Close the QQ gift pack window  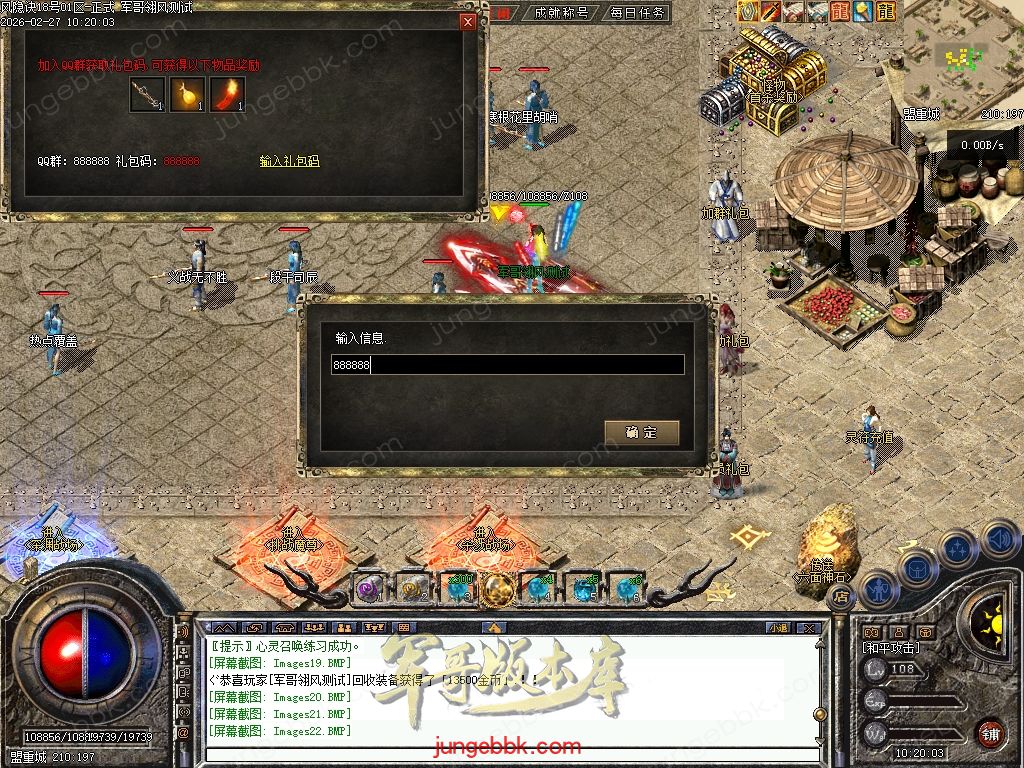coord(467,22)
